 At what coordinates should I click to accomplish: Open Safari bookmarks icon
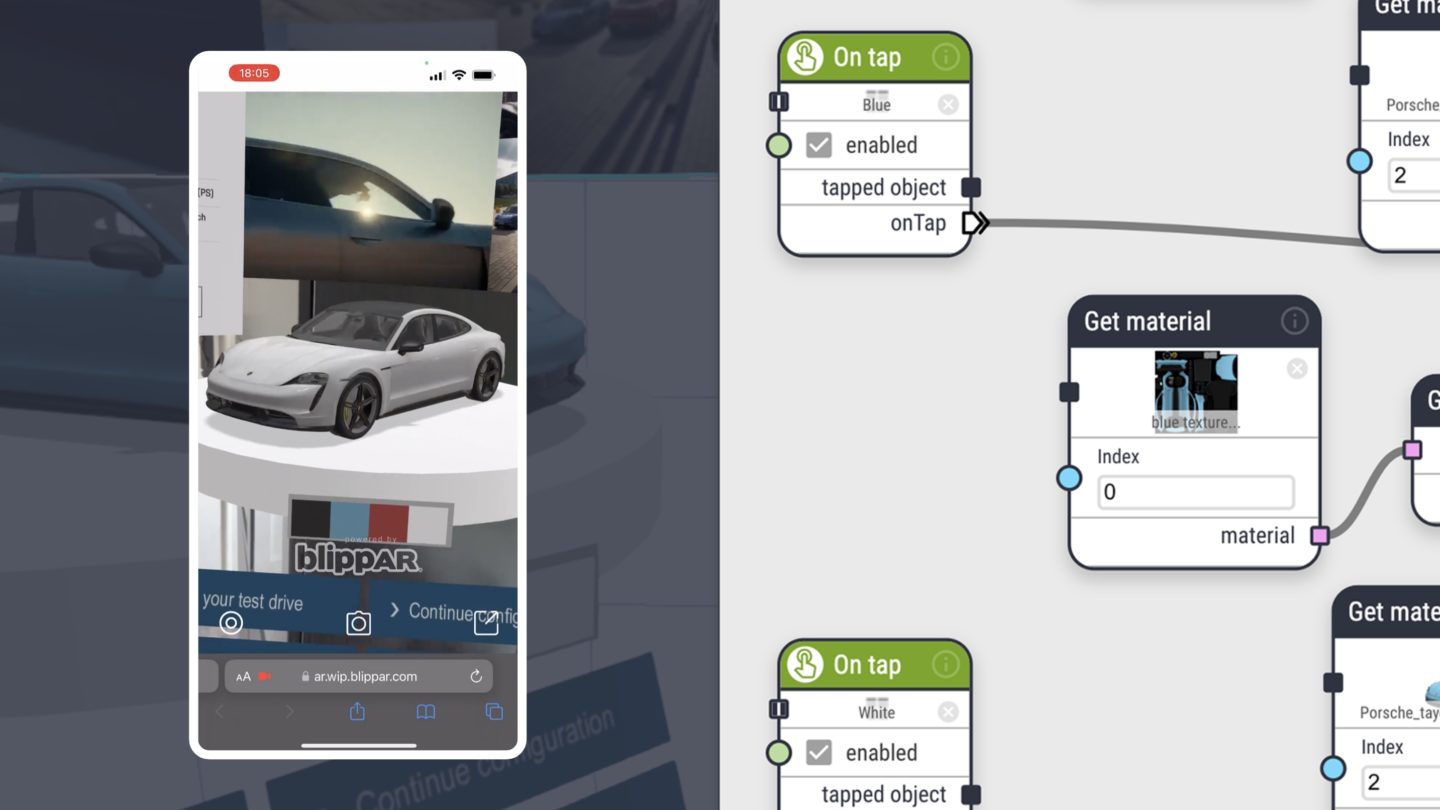425,712
